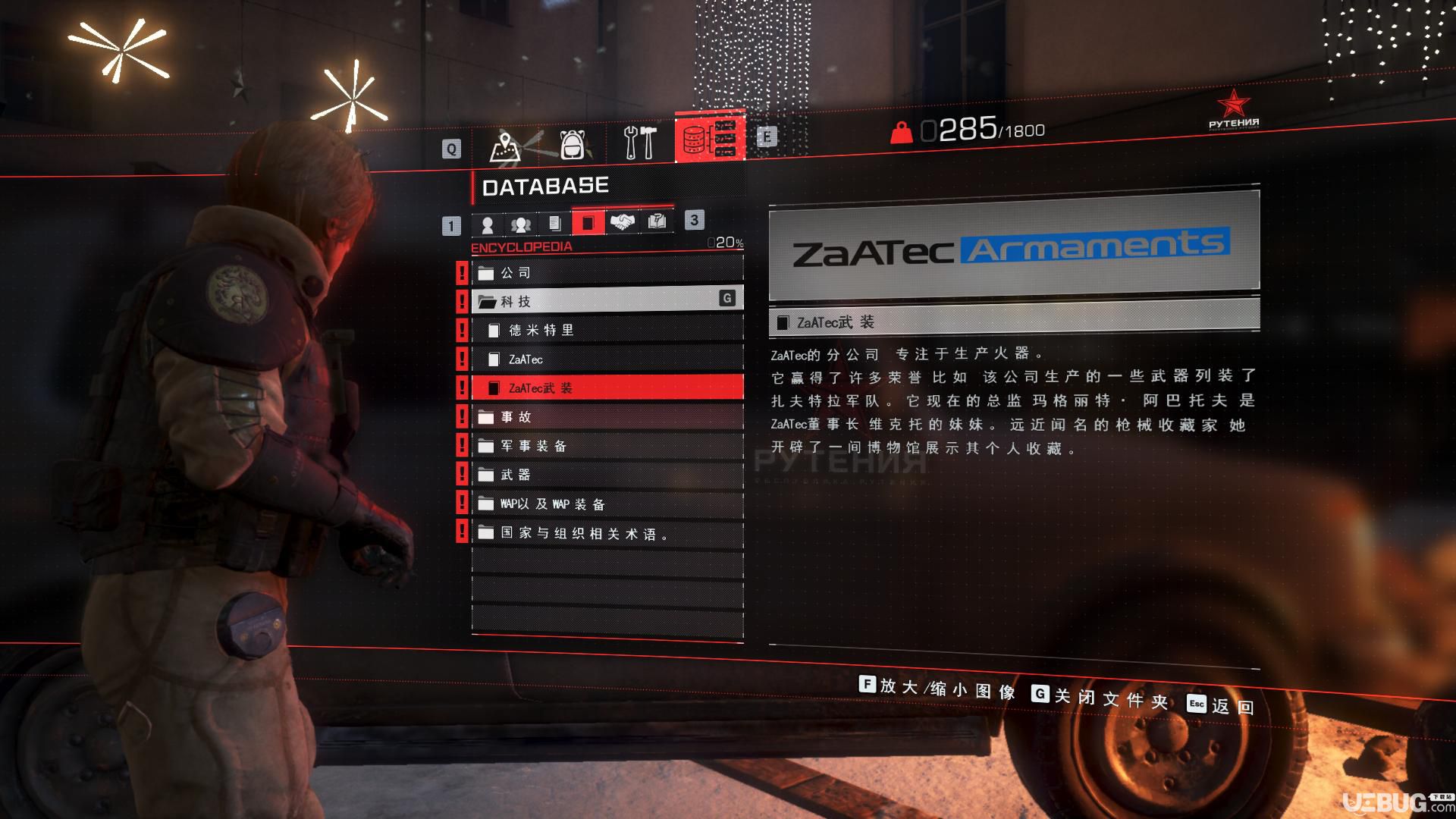Open the WAP以及WAP装备 folder

[x=607, y=504]
